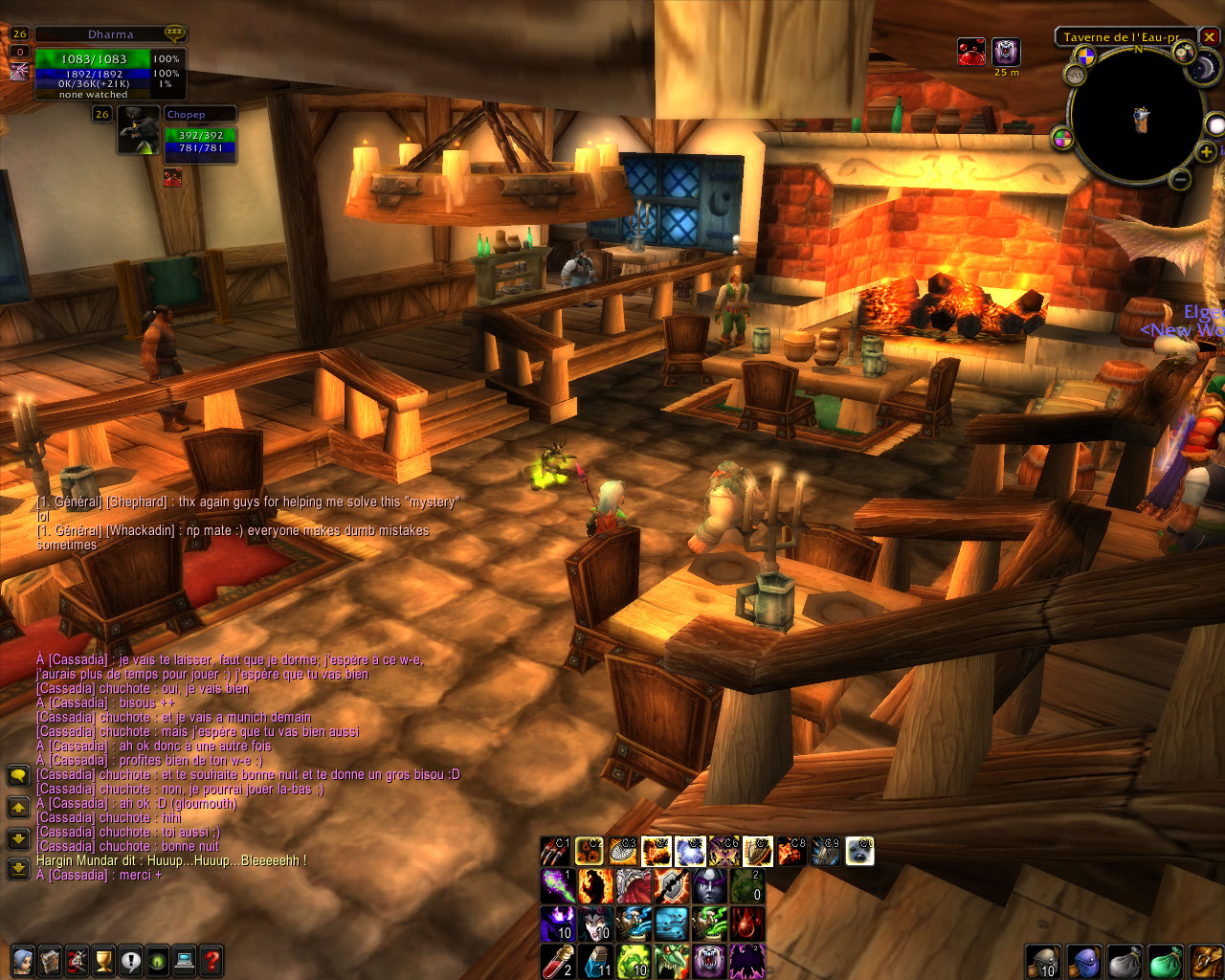1225x980 pixels.
Task: Click the blood pact buff icon
Action: tap(971, 52)
